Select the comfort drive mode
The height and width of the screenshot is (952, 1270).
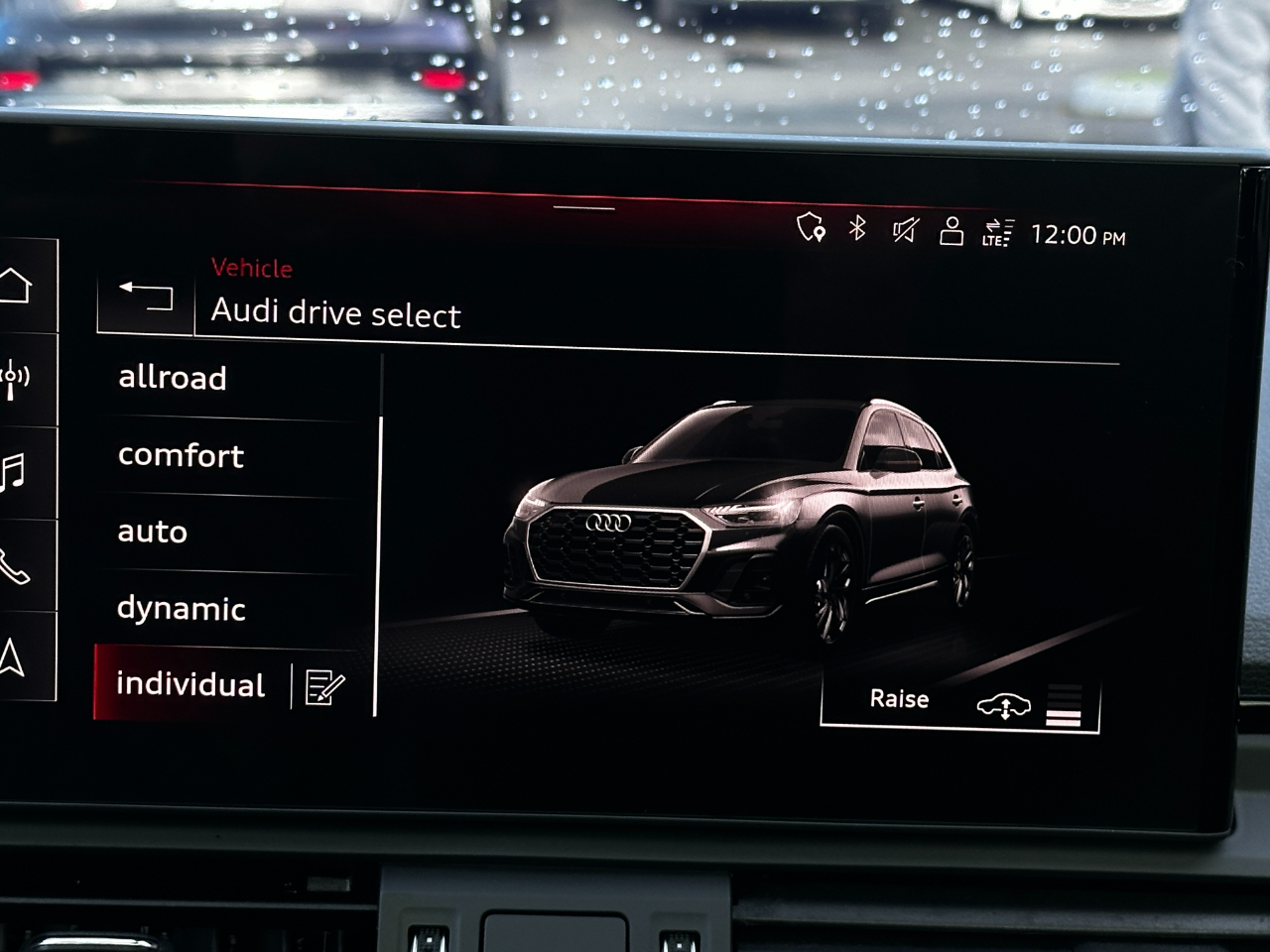tap(182, 455)
